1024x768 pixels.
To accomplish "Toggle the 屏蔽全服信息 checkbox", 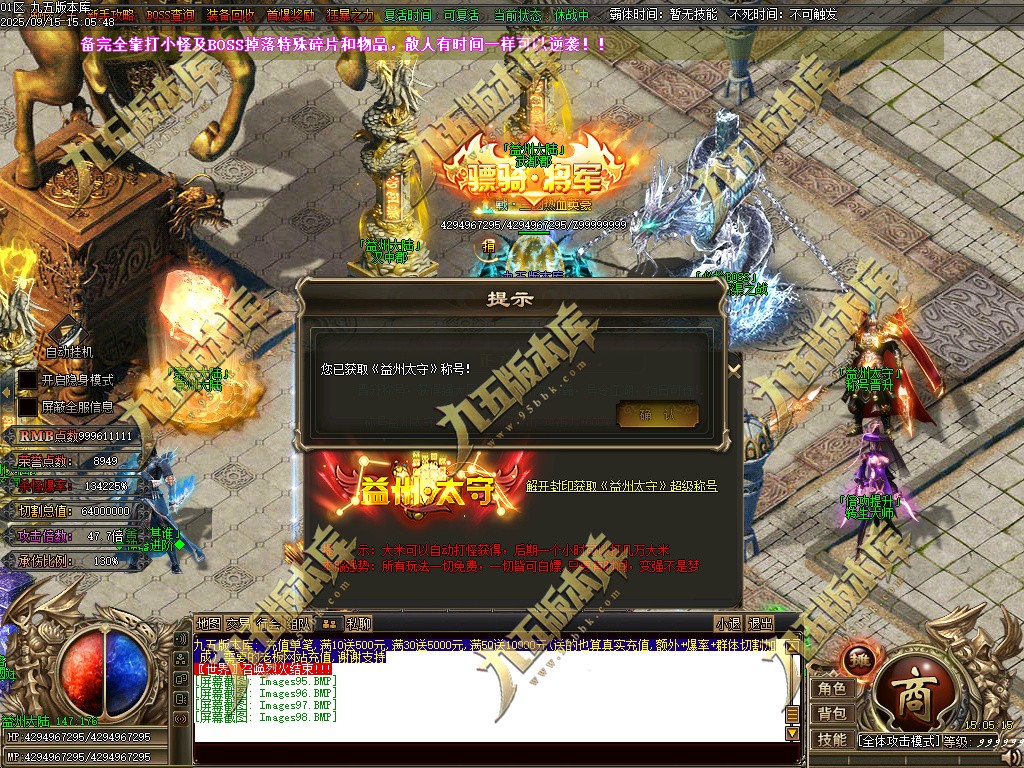I will point(28,407).
